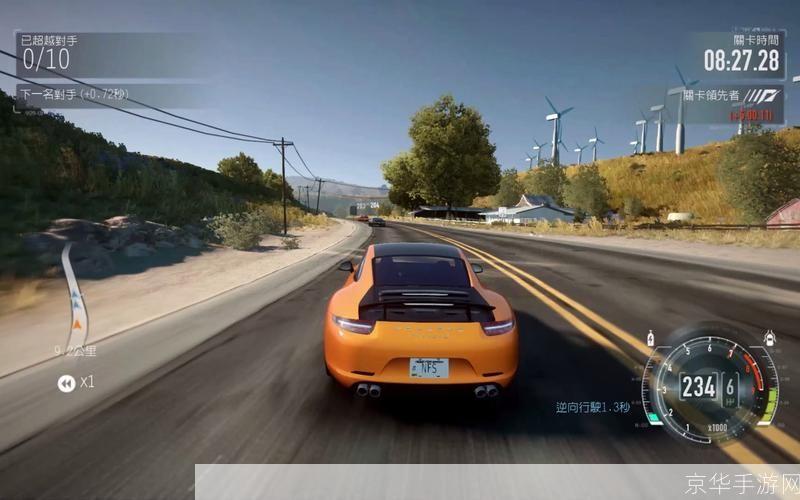Click the car icon above the green gauge

coord(768,338)
